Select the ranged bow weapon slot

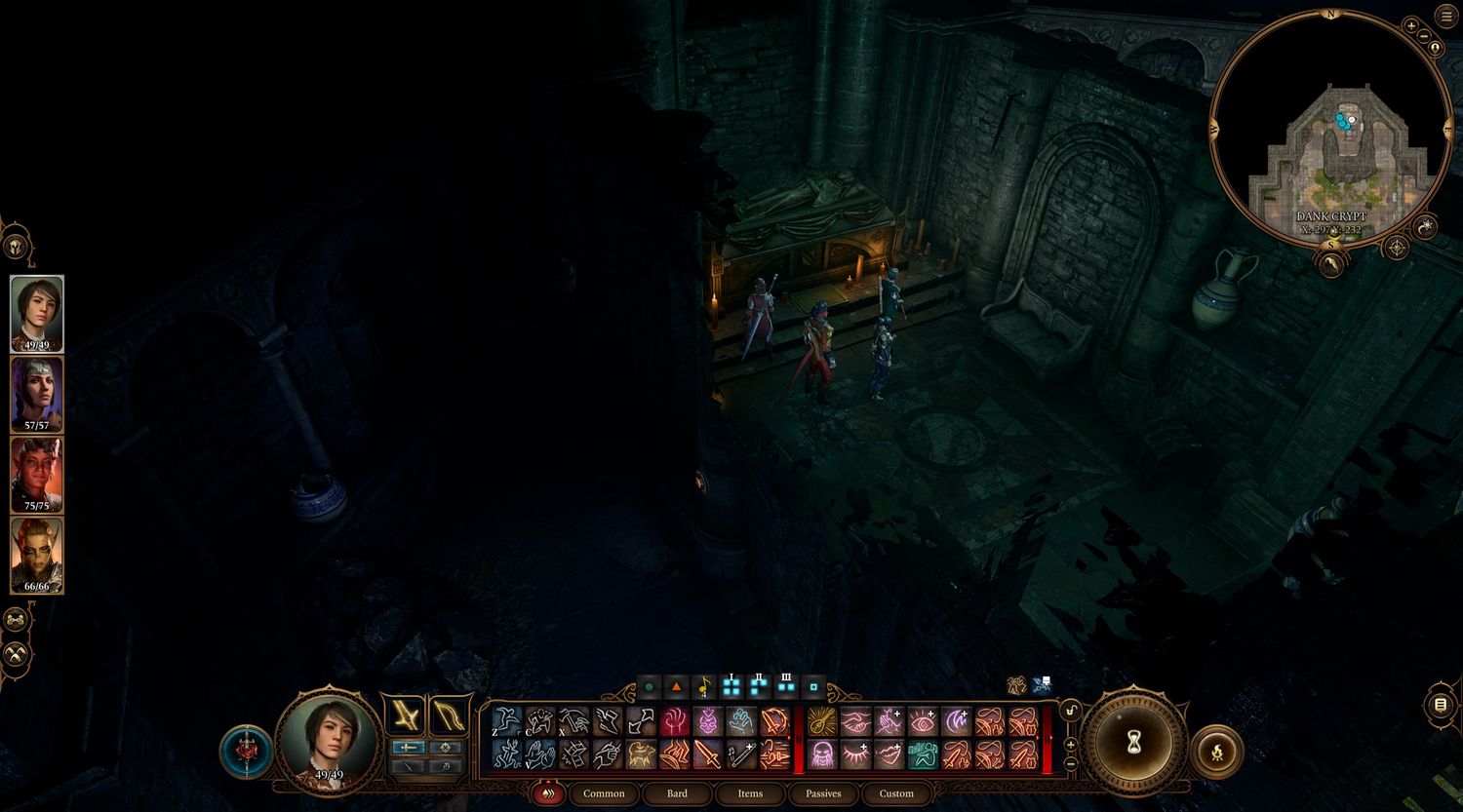tap(449, 716)
